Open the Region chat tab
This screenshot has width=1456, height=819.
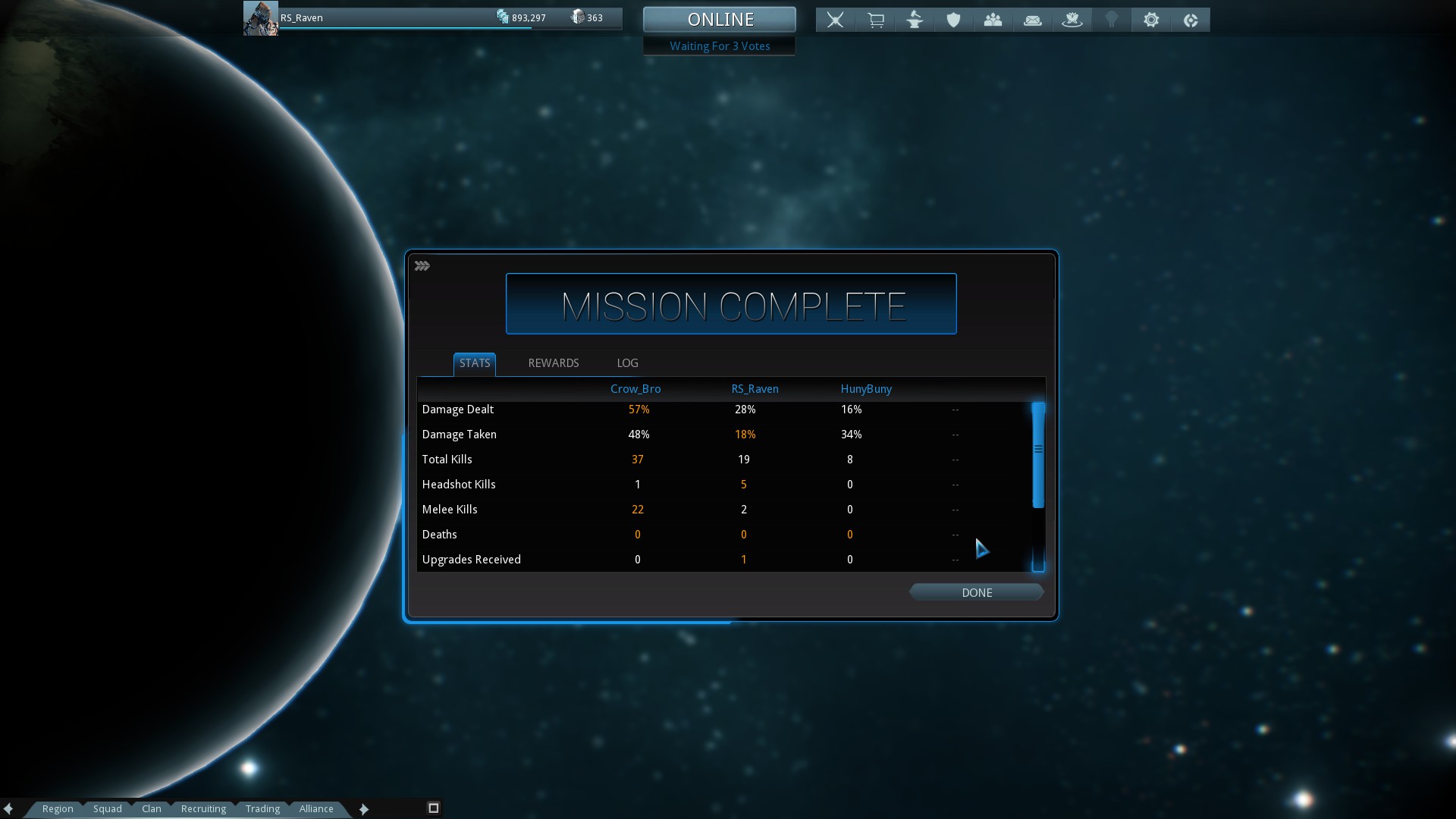[x=58, y=809]
